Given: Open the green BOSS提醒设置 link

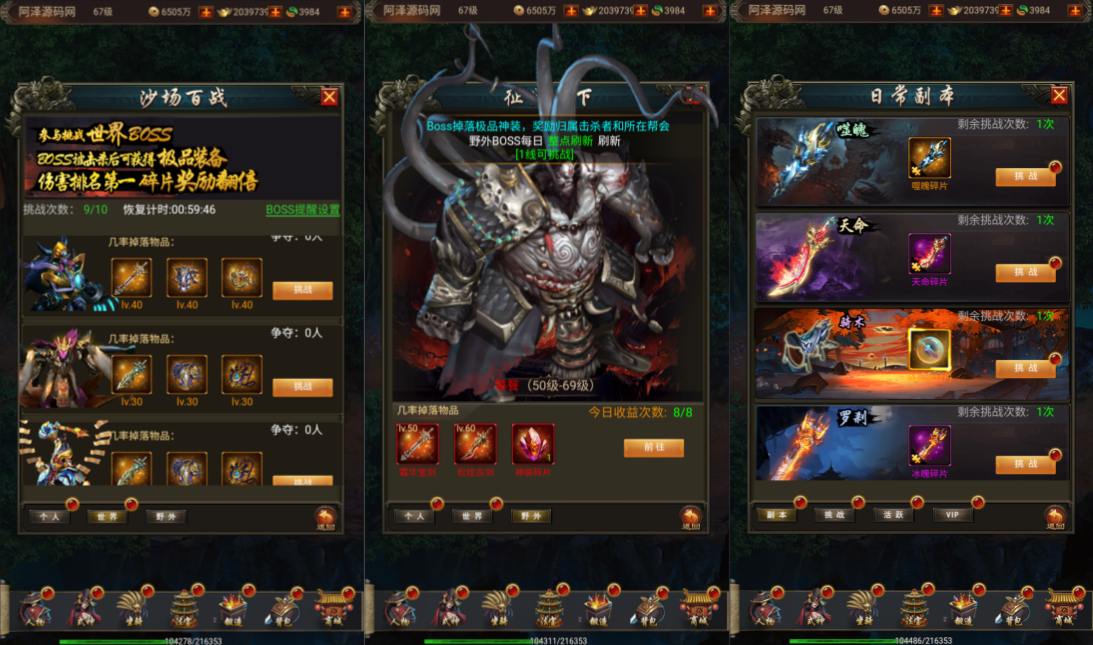Looking at the screenshot, I should (302, 210).
